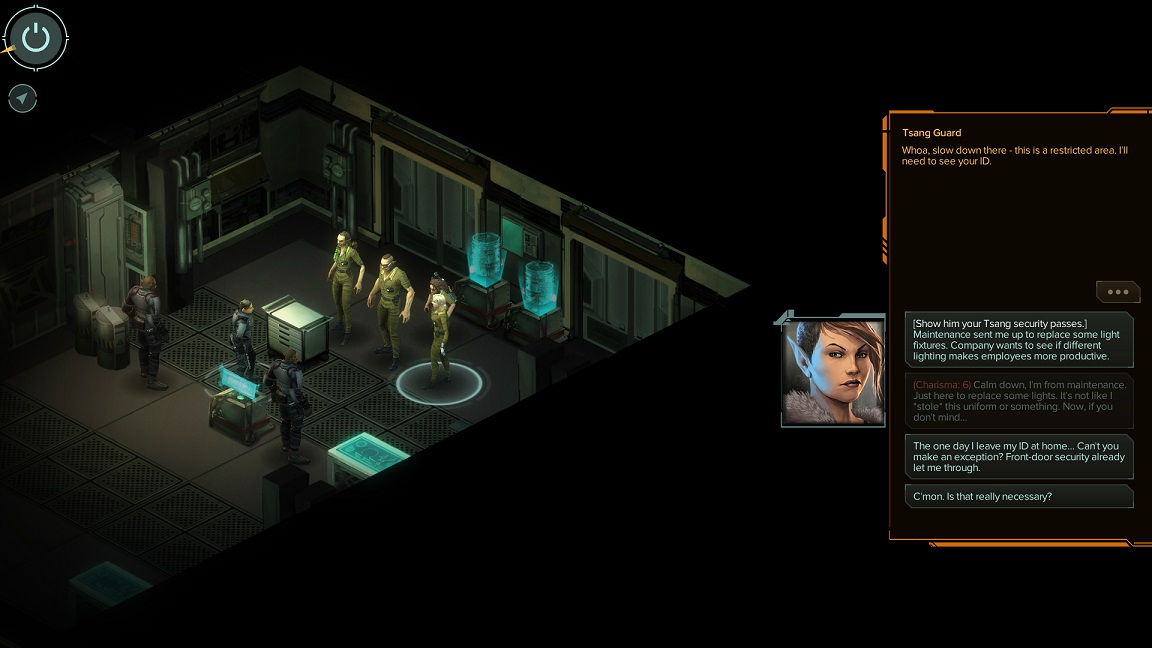Choose "C'mon. Is that really necessary?" reply

click(1019, 496)
